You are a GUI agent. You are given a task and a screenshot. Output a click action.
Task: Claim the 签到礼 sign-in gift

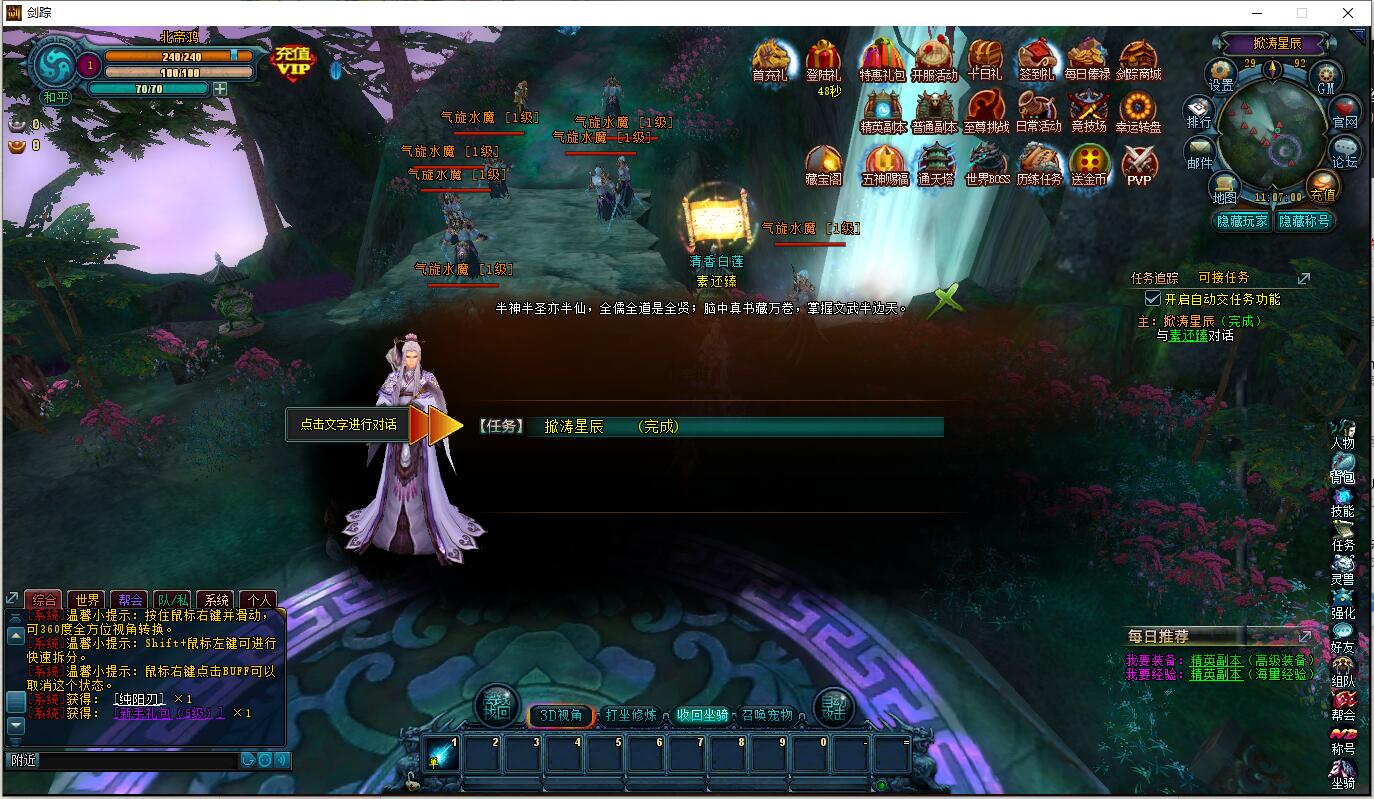tap(1038, 55)
